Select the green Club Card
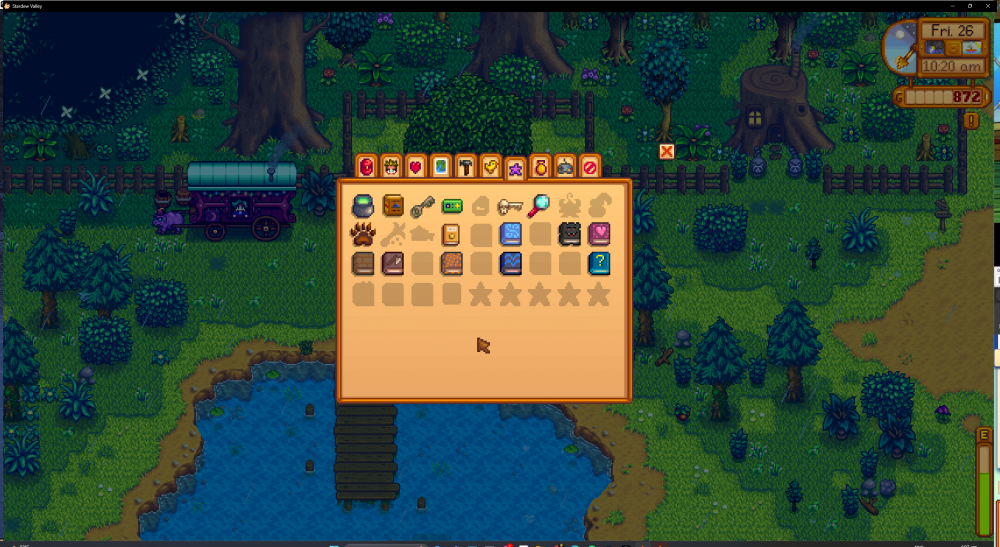The height and width of the screenshot is (547, 1000). [x=451, y=206]
